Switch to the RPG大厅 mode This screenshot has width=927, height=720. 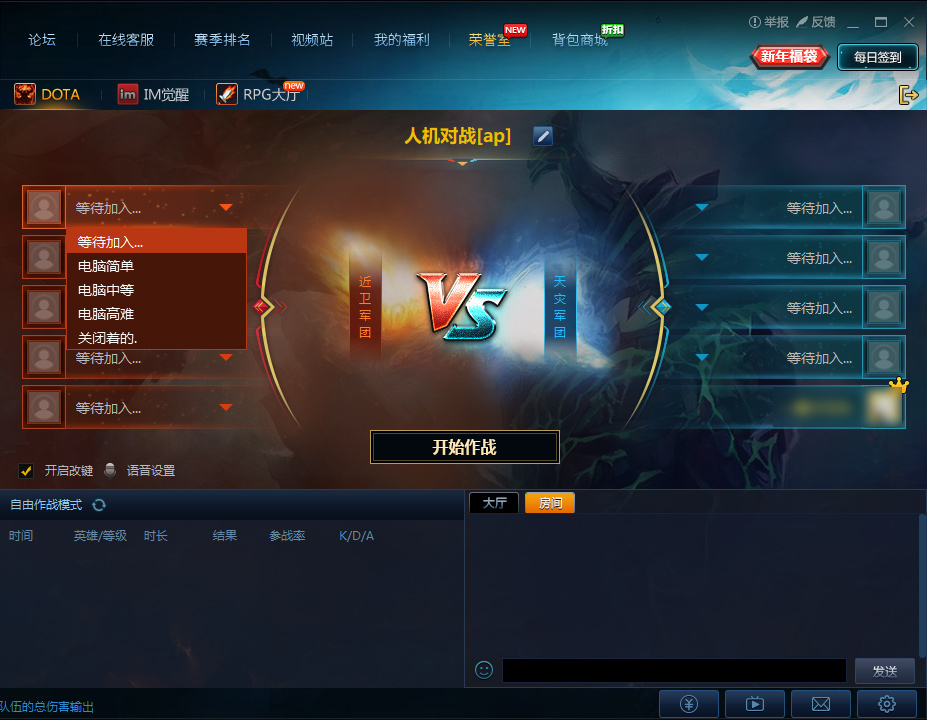coord(262,95)
